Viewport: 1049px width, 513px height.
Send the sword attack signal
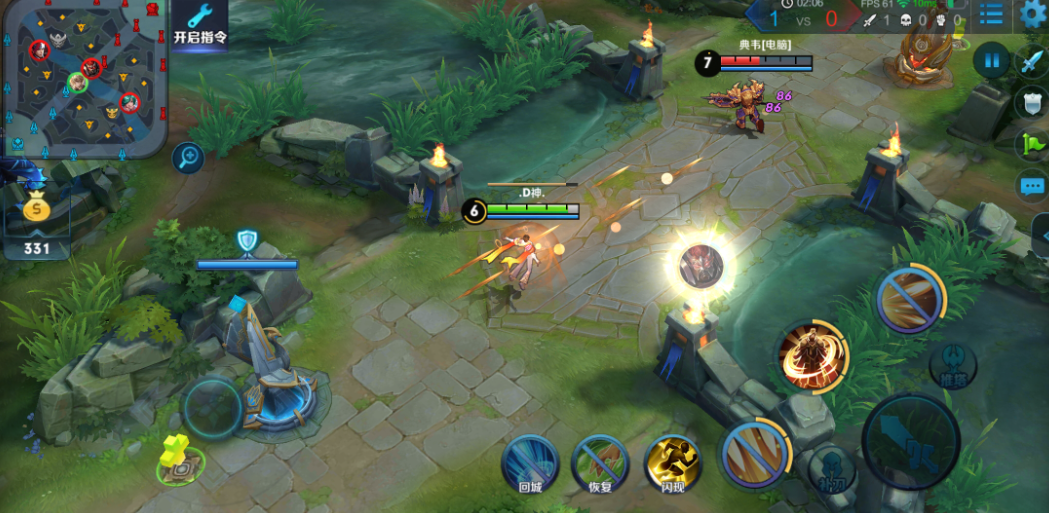(1031, 62)
